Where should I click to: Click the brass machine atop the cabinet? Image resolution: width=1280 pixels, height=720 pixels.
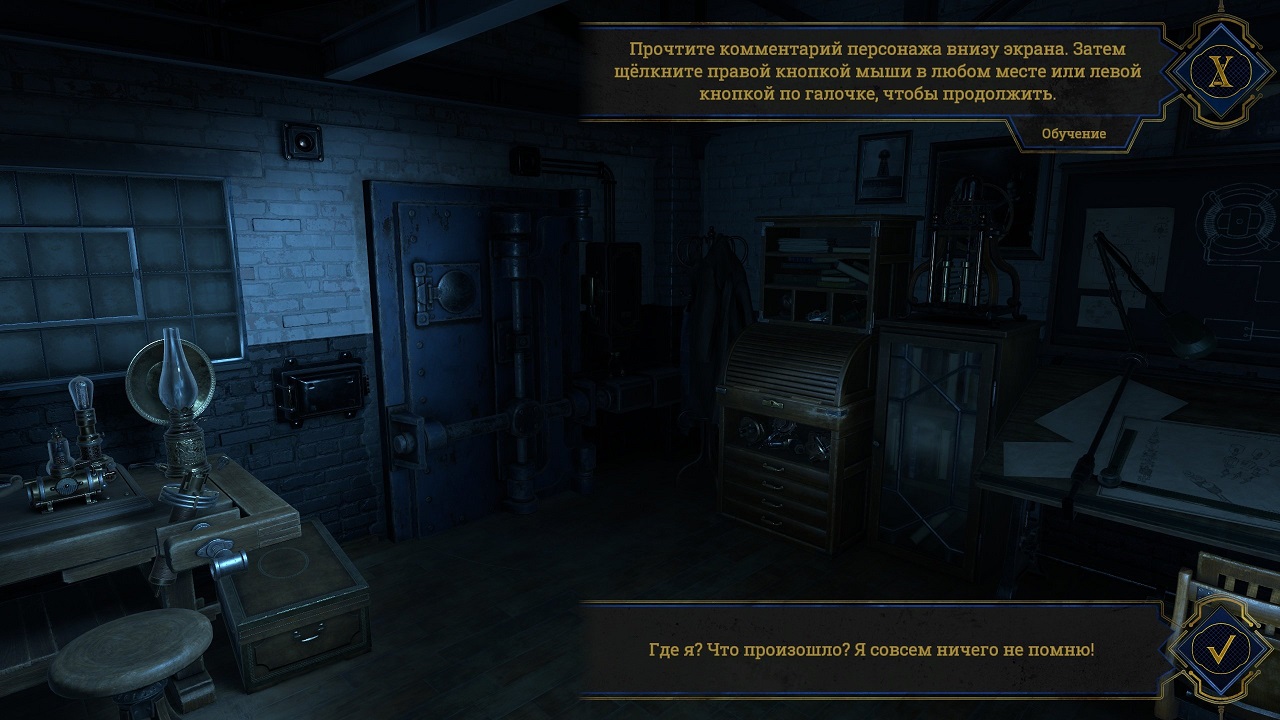pyautogui.click(x=962, y=250)
